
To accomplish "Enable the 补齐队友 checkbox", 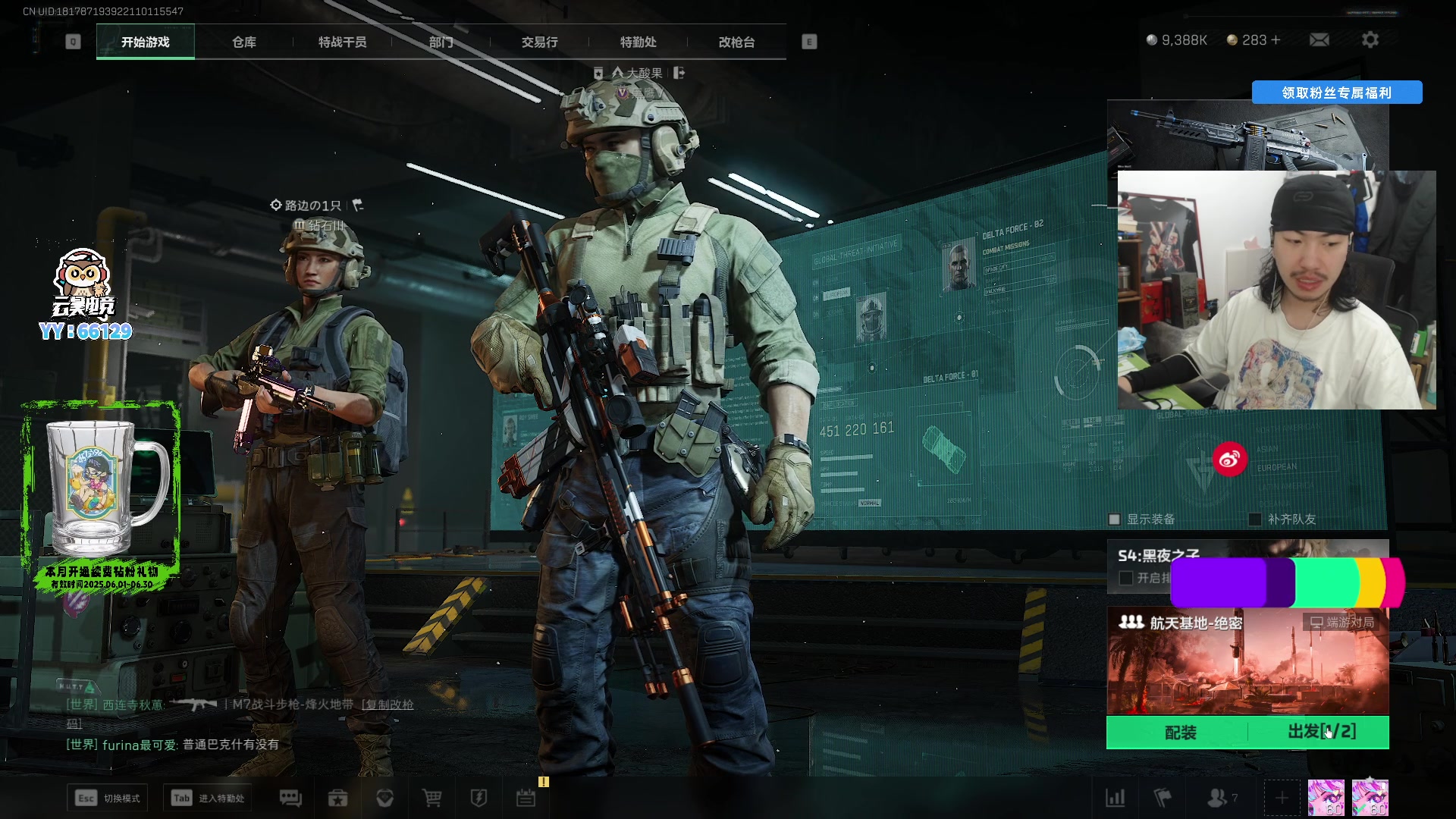I will pyautogui.click(x=1256, y=519).
